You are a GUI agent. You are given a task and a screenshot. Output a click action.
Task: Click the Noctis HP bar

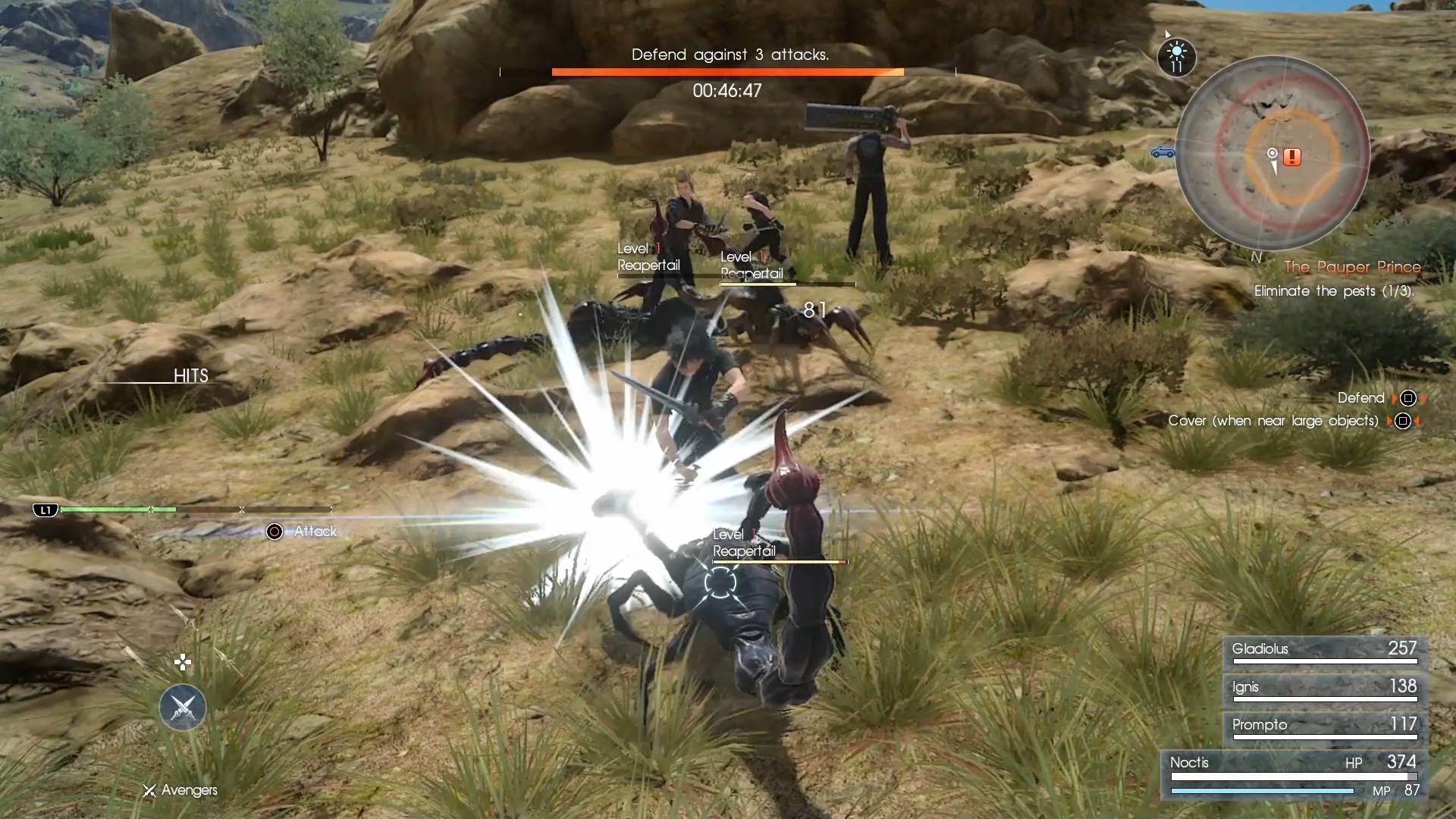(1293, 777)
